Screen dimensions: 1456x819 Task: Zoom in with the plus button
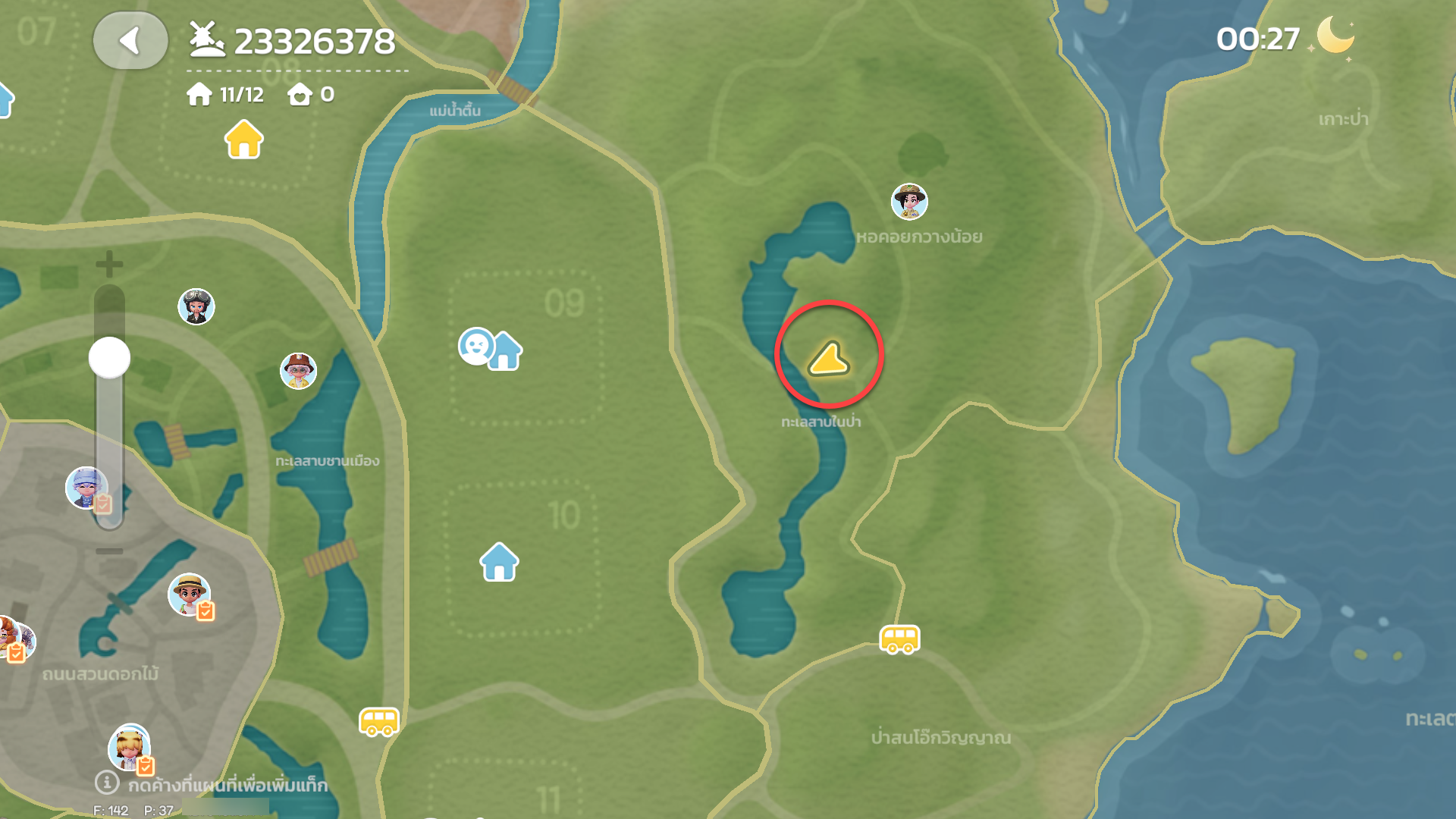(109, 264)
